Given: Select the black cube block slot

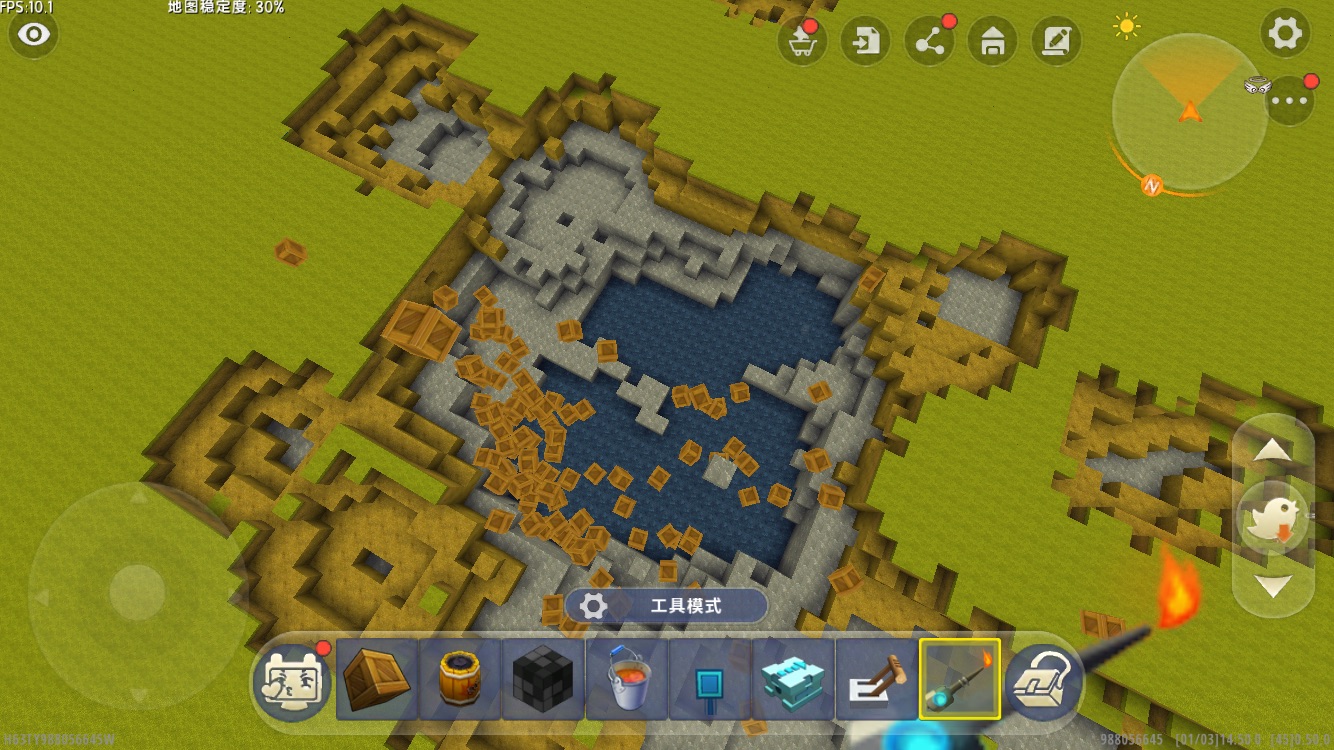Looking at the screenshot, I should (543, 680).
